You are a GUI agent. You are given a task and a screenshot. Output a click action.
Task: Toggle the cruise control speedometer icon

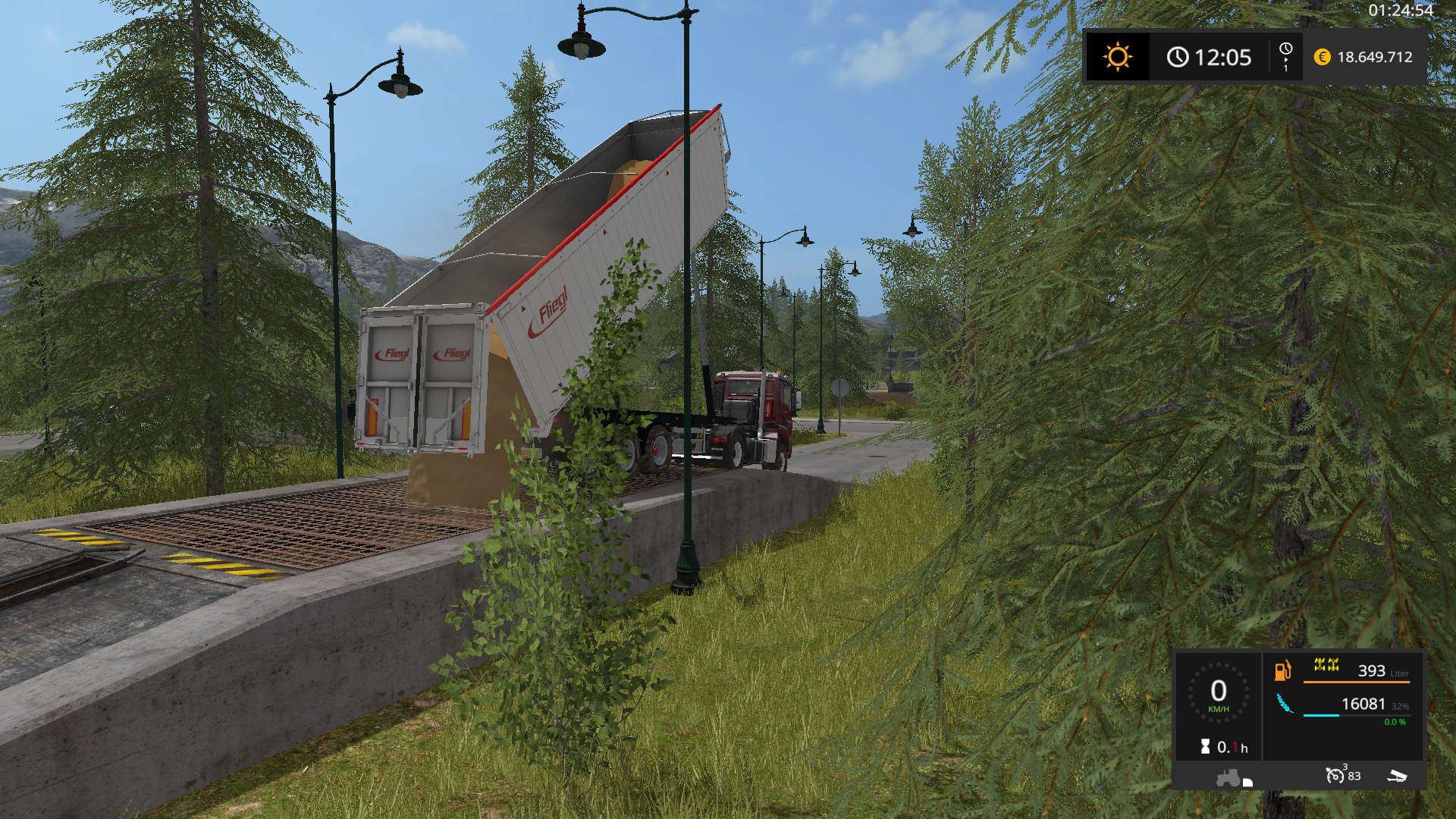pyautogui.click(x=1335, y=775)
